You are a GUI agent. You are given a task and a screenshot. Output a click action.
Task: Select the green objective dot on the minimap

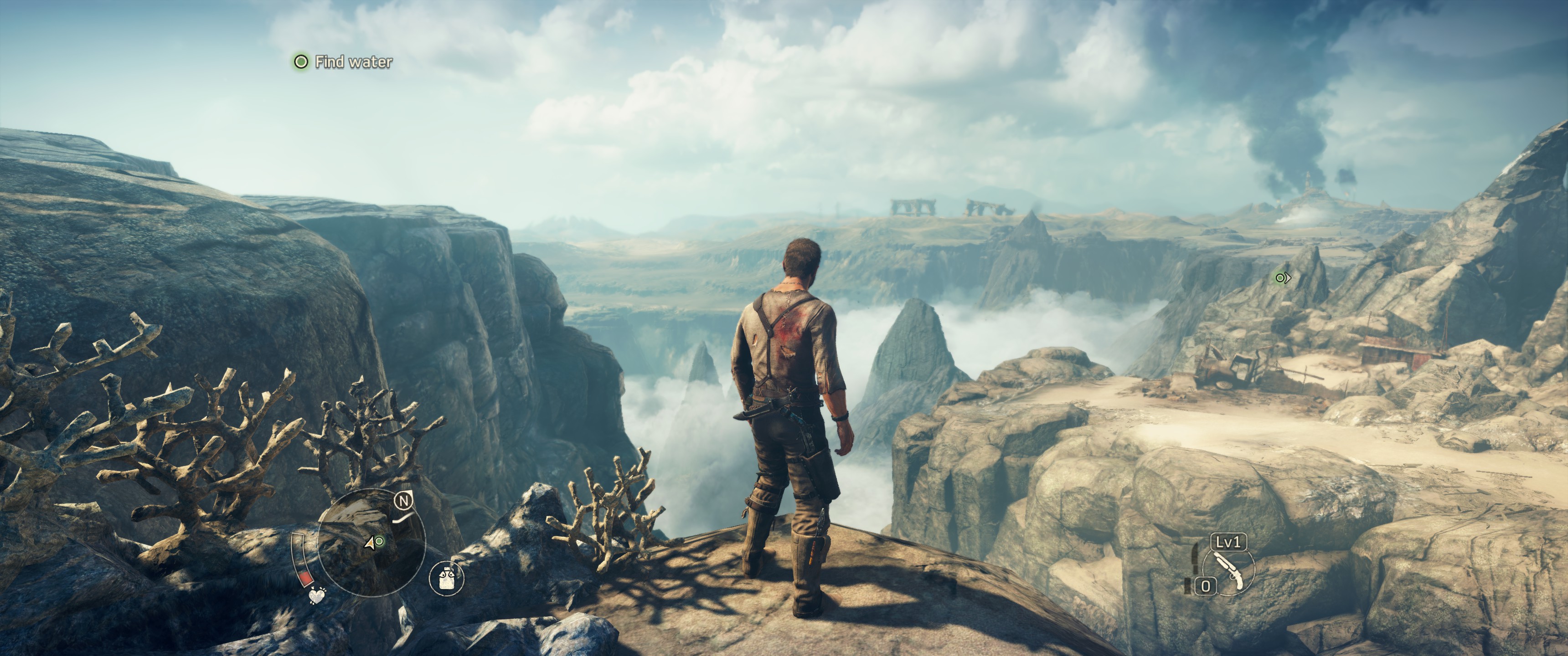tap(380, 541)
